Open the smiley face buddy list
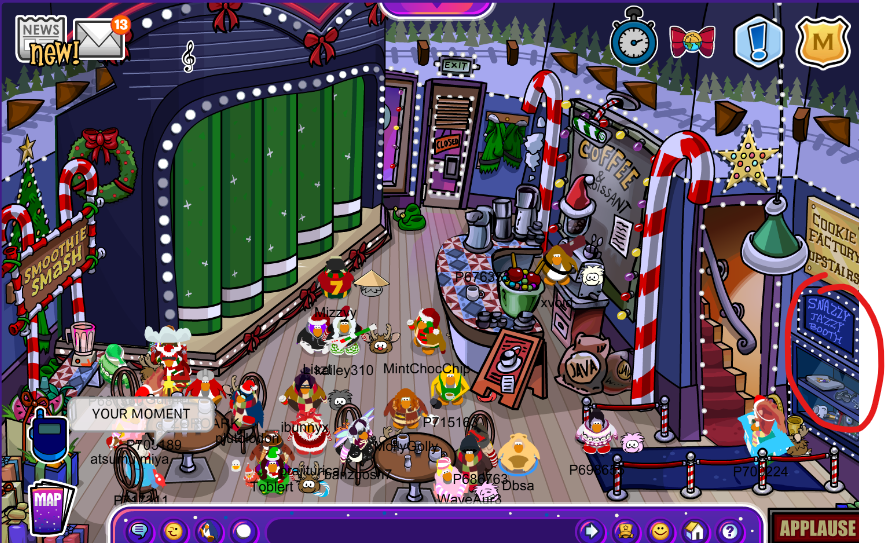Image resolution: width=886 pixels, height=543 pixels. [660, 530]
